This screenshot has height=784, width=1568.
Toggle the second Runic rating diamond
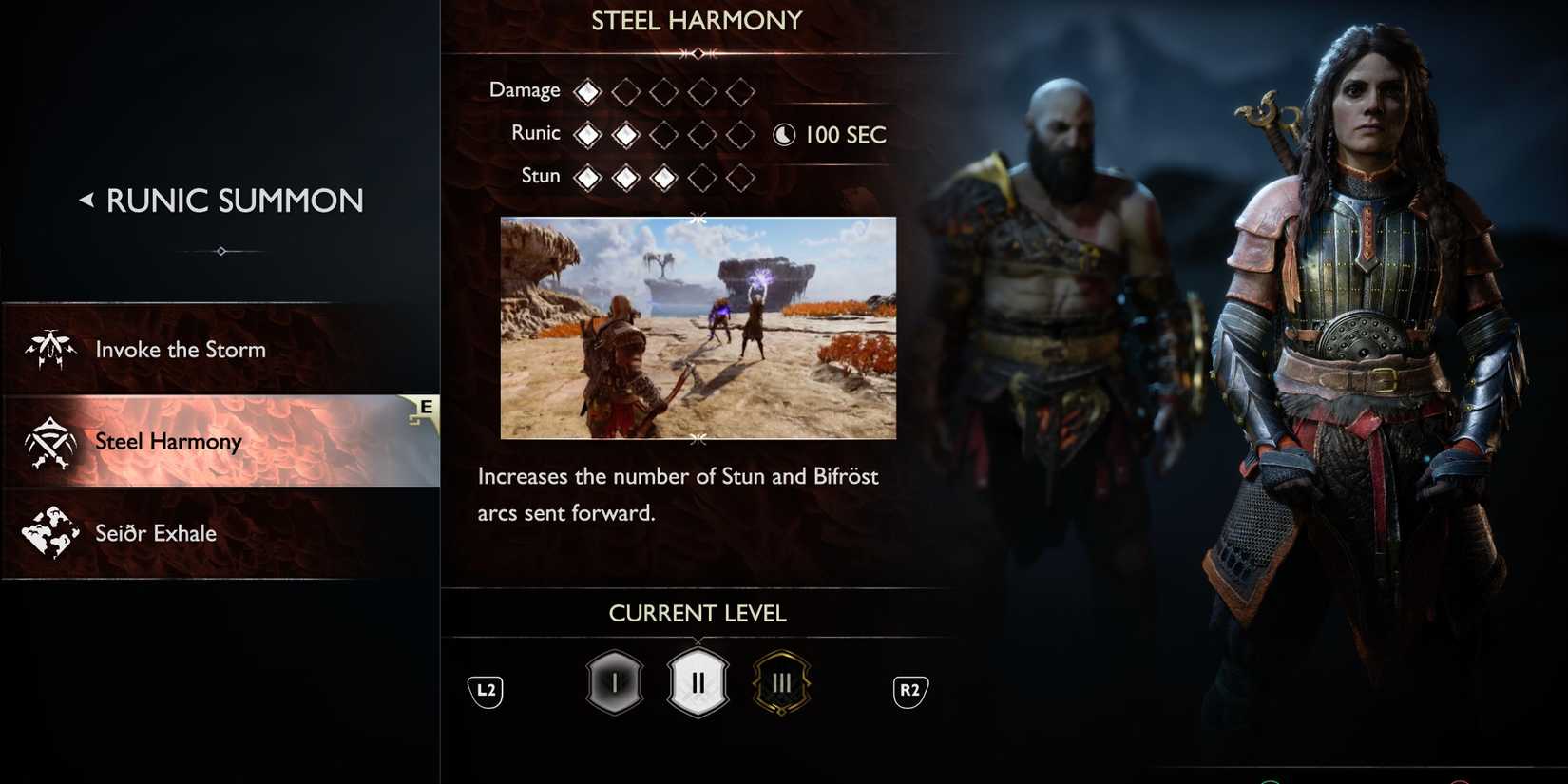pyautogui.click(x=625, y=134)
